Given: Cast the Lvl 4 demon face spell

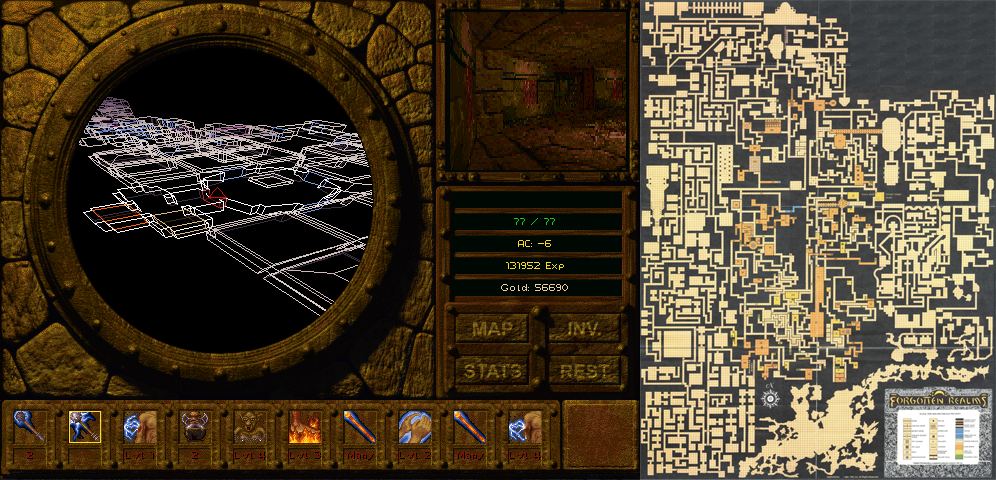Looking at the screenshot, I should click(x=249, y=428).
